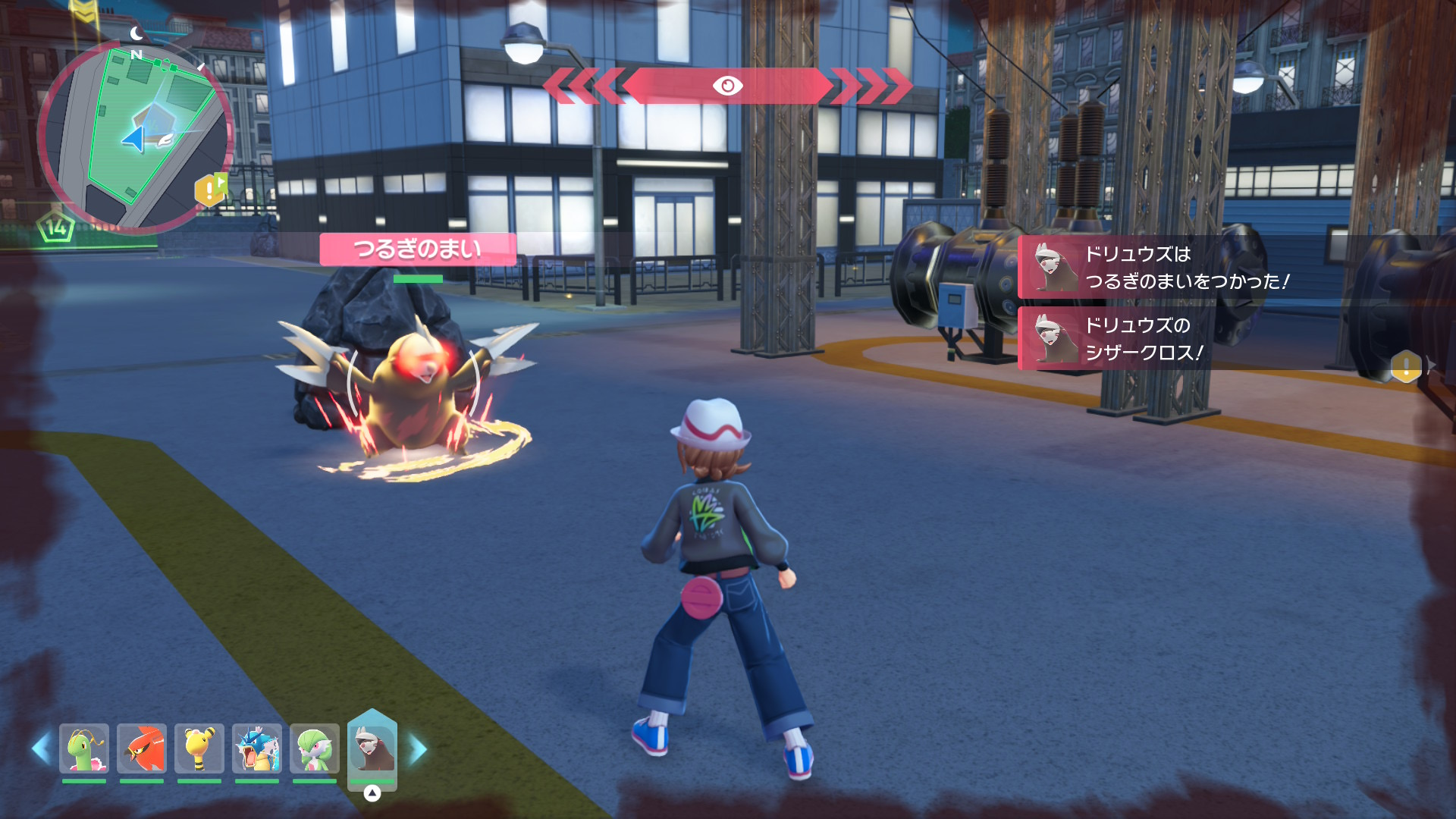The height and width of the screenshot is (819, 1456).
Task: Click the green zone level 14 badge
Action: coord(56,227)
